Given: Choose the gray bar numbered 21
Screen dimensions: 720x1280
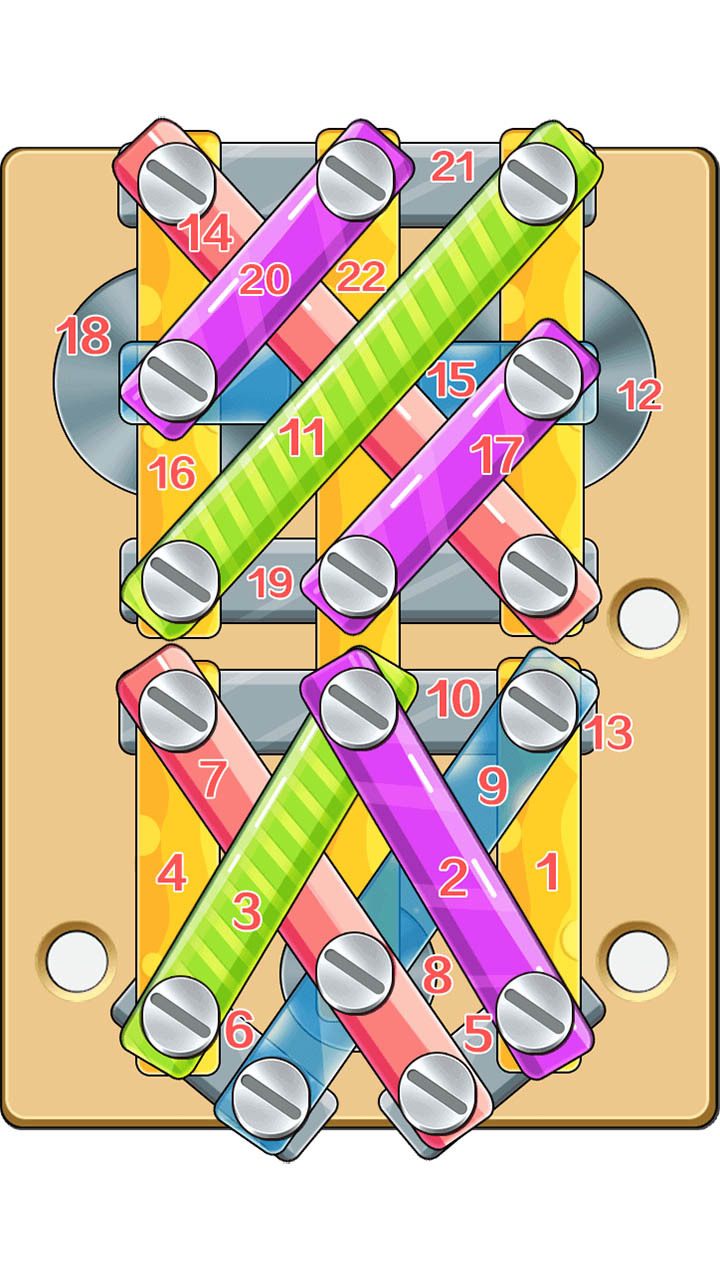Looking at the screenshot, I should (455, 168).
